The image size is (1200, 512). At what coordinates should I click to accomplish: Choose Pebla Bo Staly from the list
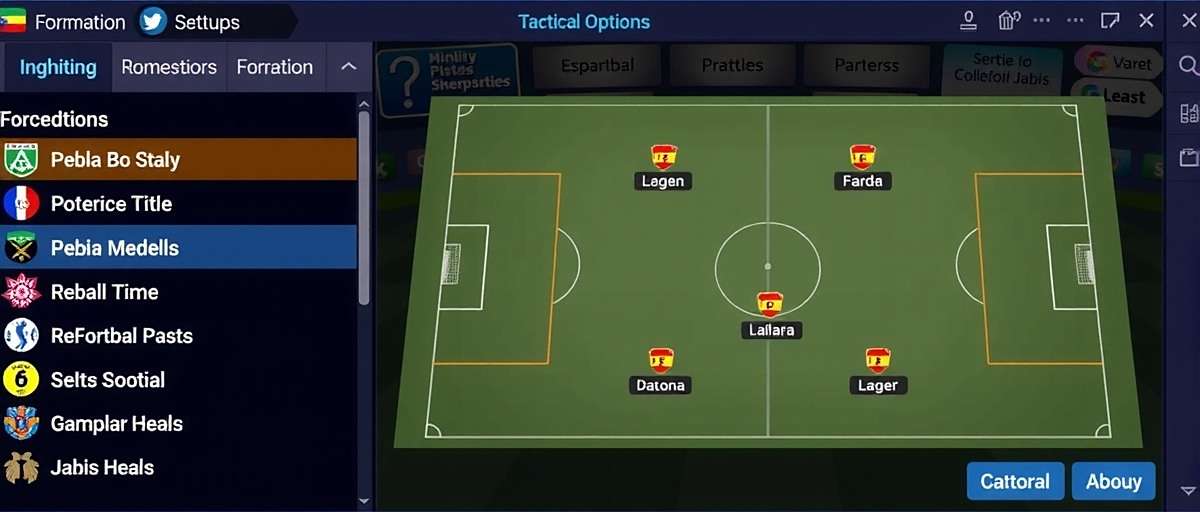coord(178,160)
